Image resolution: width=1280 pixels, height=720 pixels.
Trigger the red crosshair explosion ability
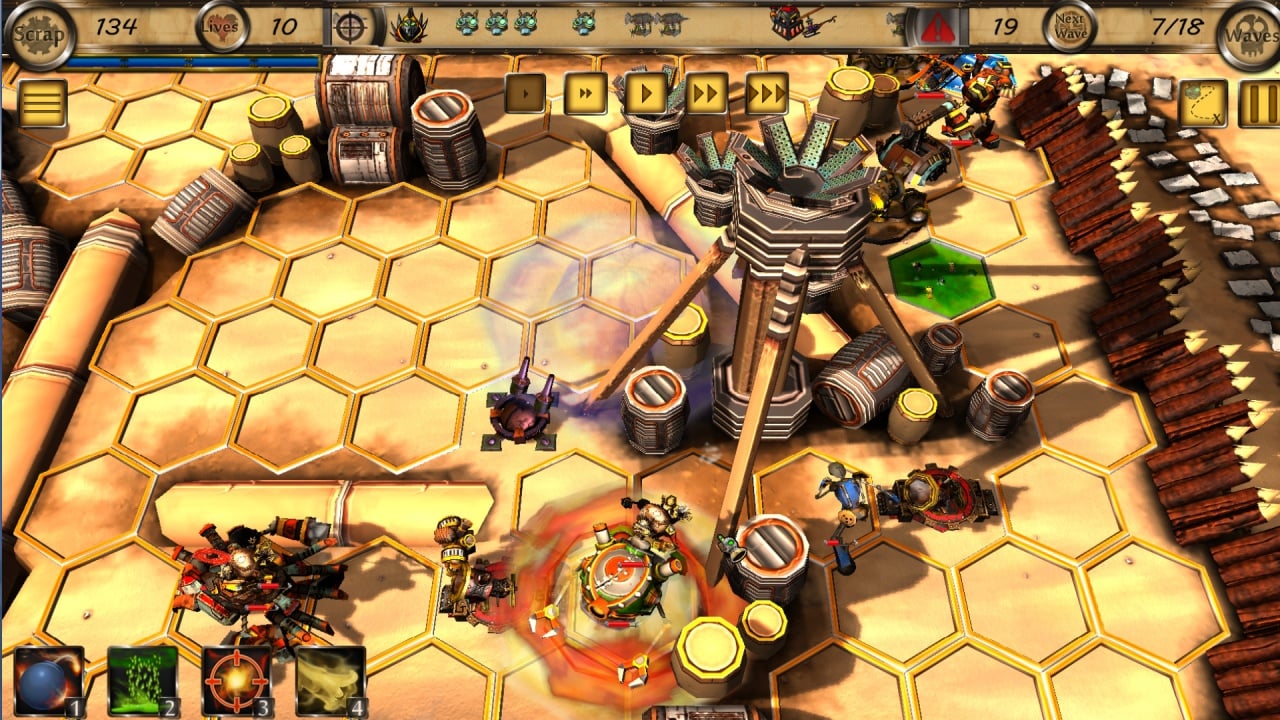(x=237, y=681)
